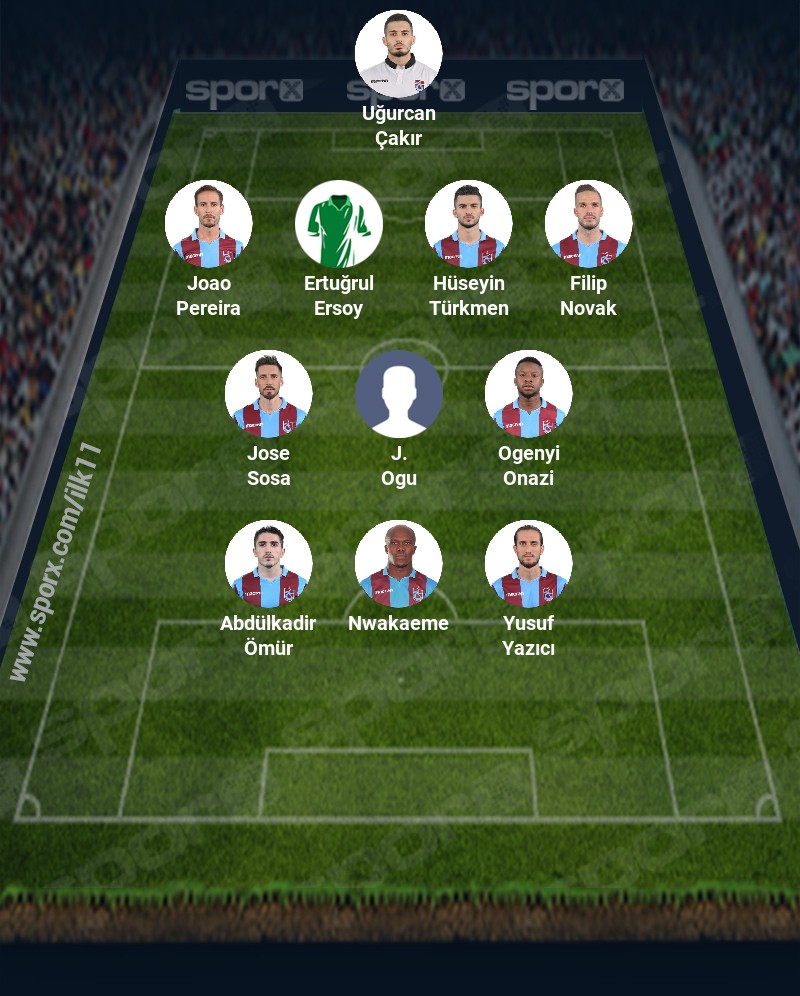Choose Joao Pereira in the defense line
The width and height of the screenshot is (800, 996).
point(209,224)
